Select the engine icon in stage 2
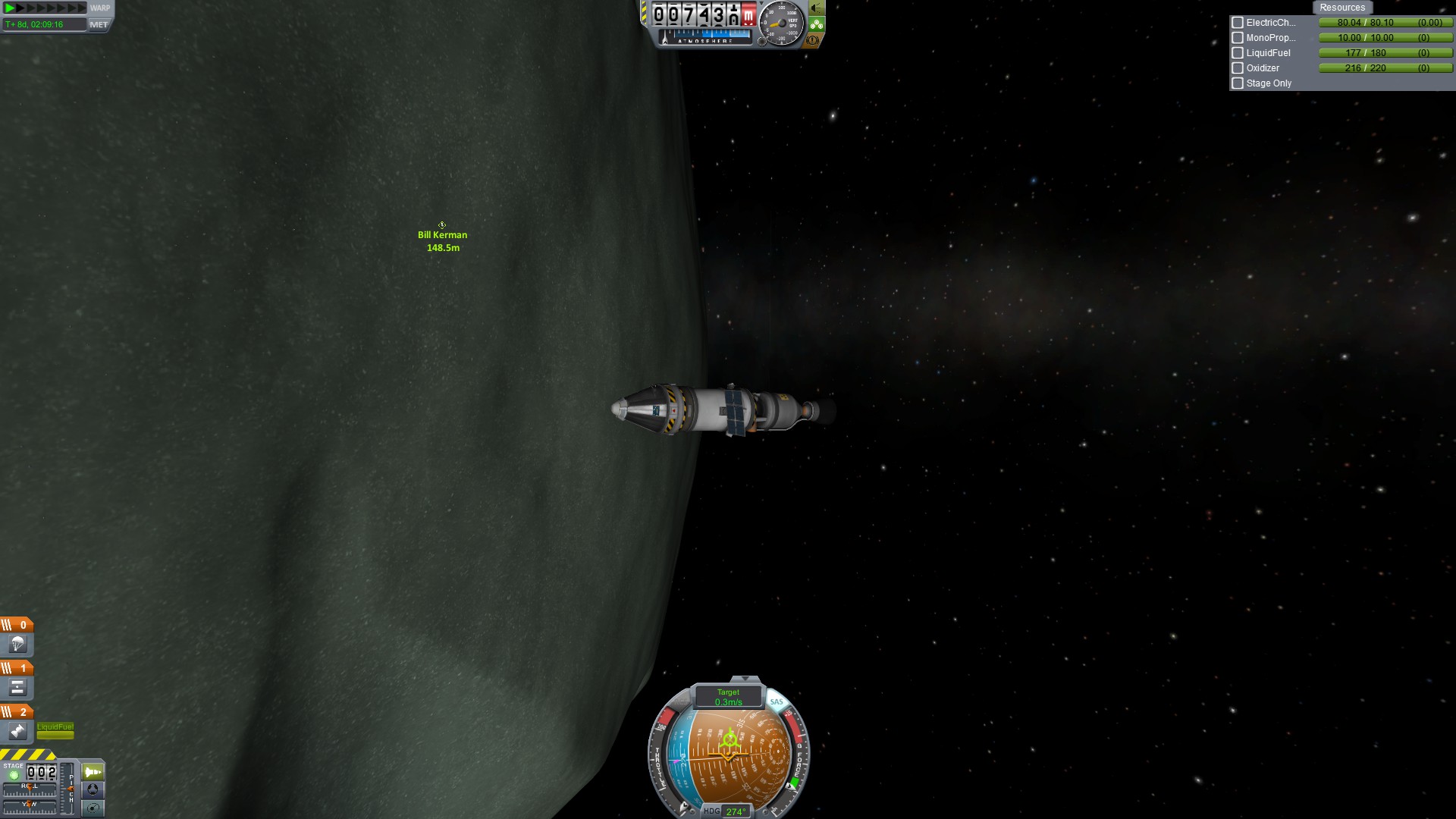Screen dimensions: 1456x819 point(17,731)
